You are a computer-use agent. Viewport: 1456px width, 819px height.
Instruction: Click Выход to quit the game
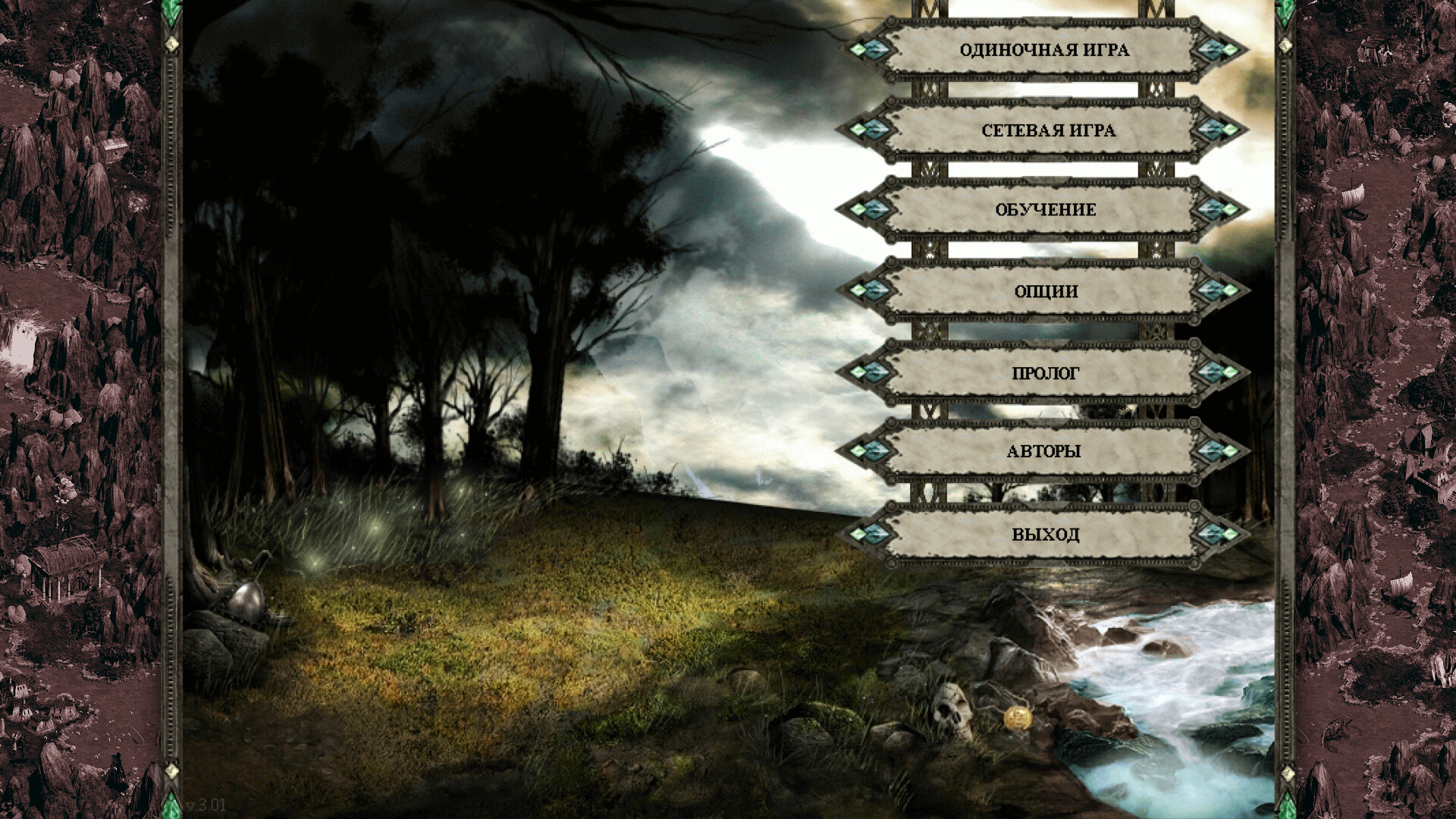[1044, 534]
